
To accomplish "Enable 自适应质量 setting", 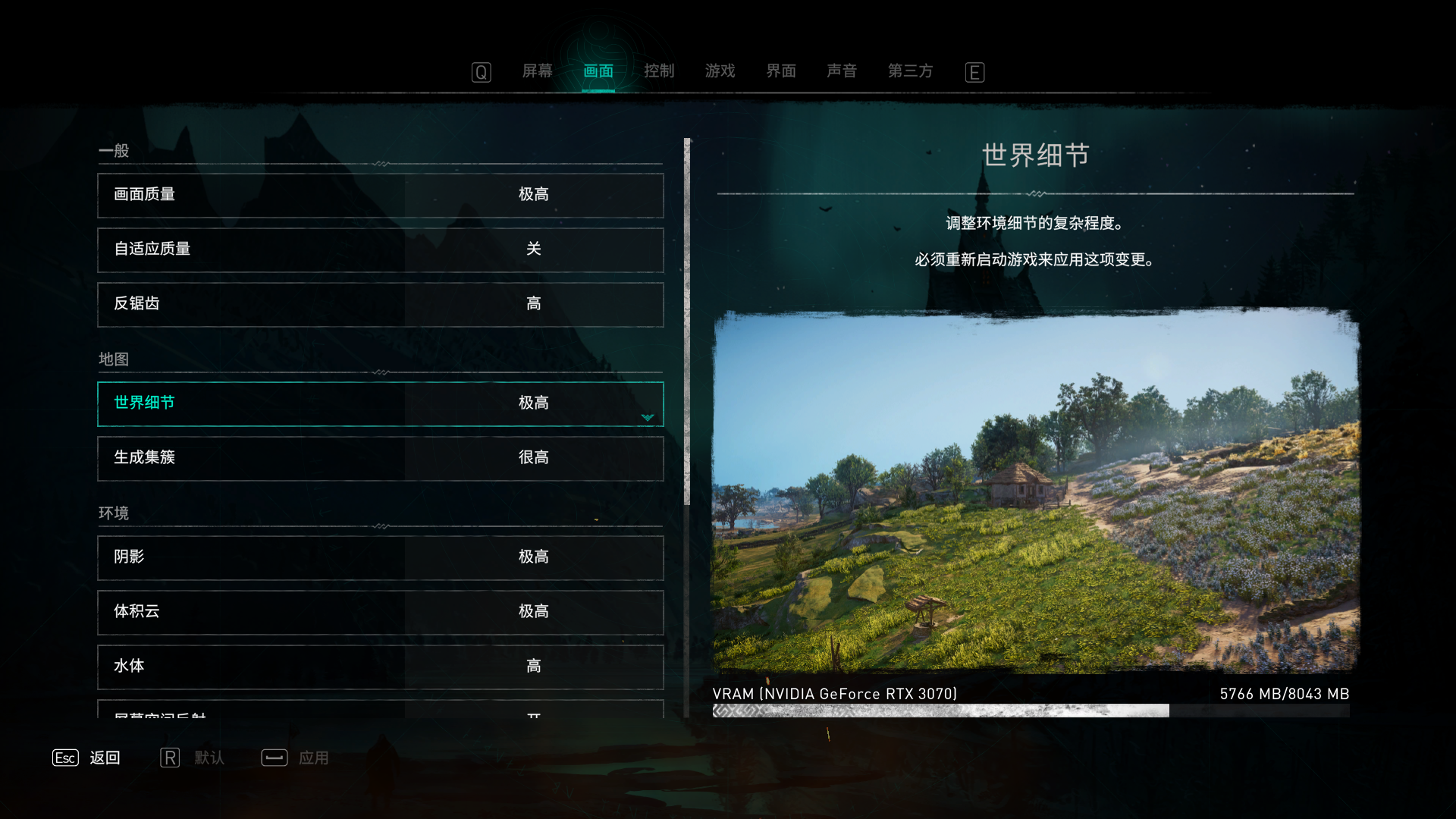I will 379,249.
